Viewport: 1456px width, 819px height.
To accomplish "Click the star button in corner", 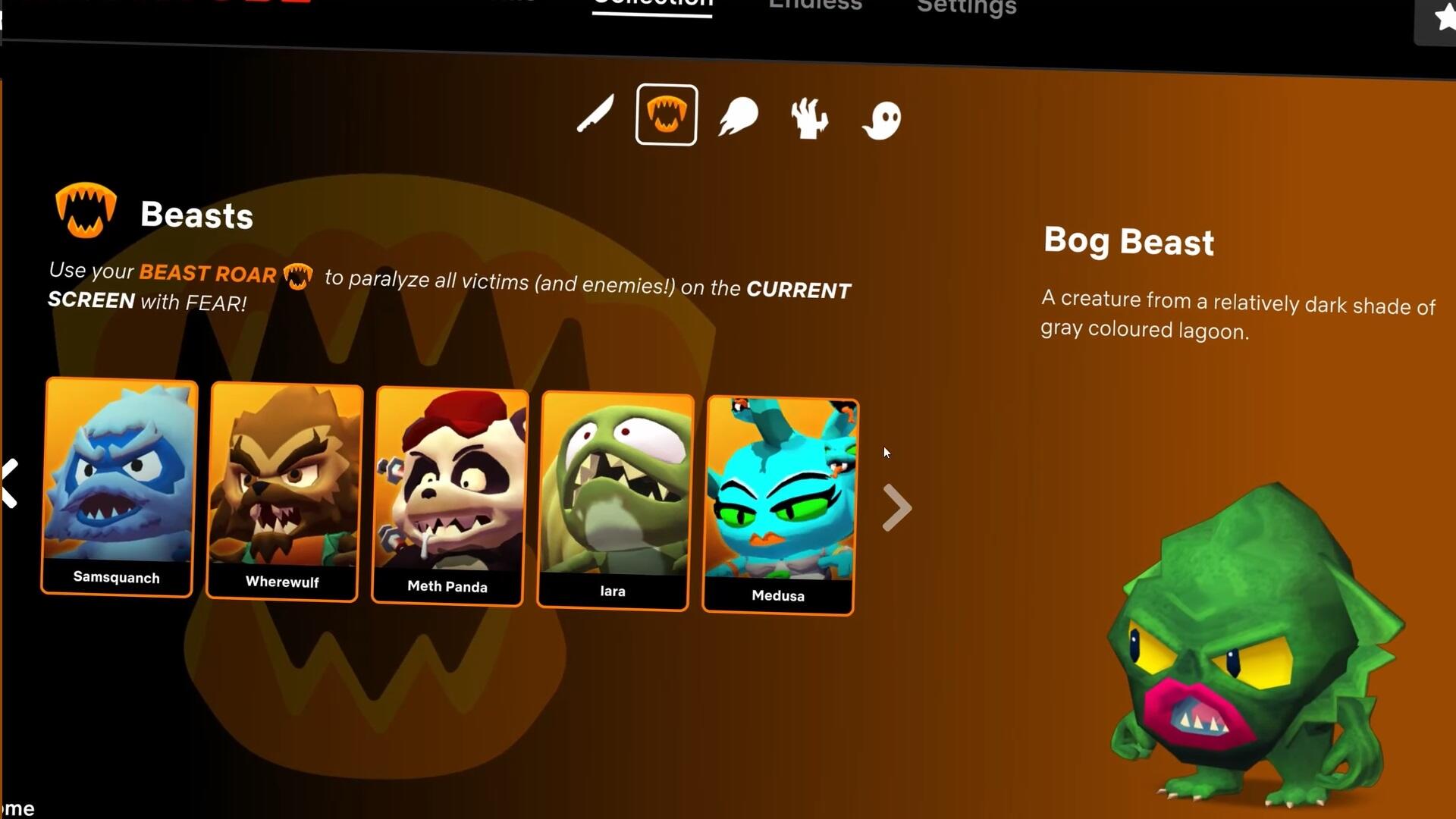I will pyautogui.click(x=1441, y=18).
